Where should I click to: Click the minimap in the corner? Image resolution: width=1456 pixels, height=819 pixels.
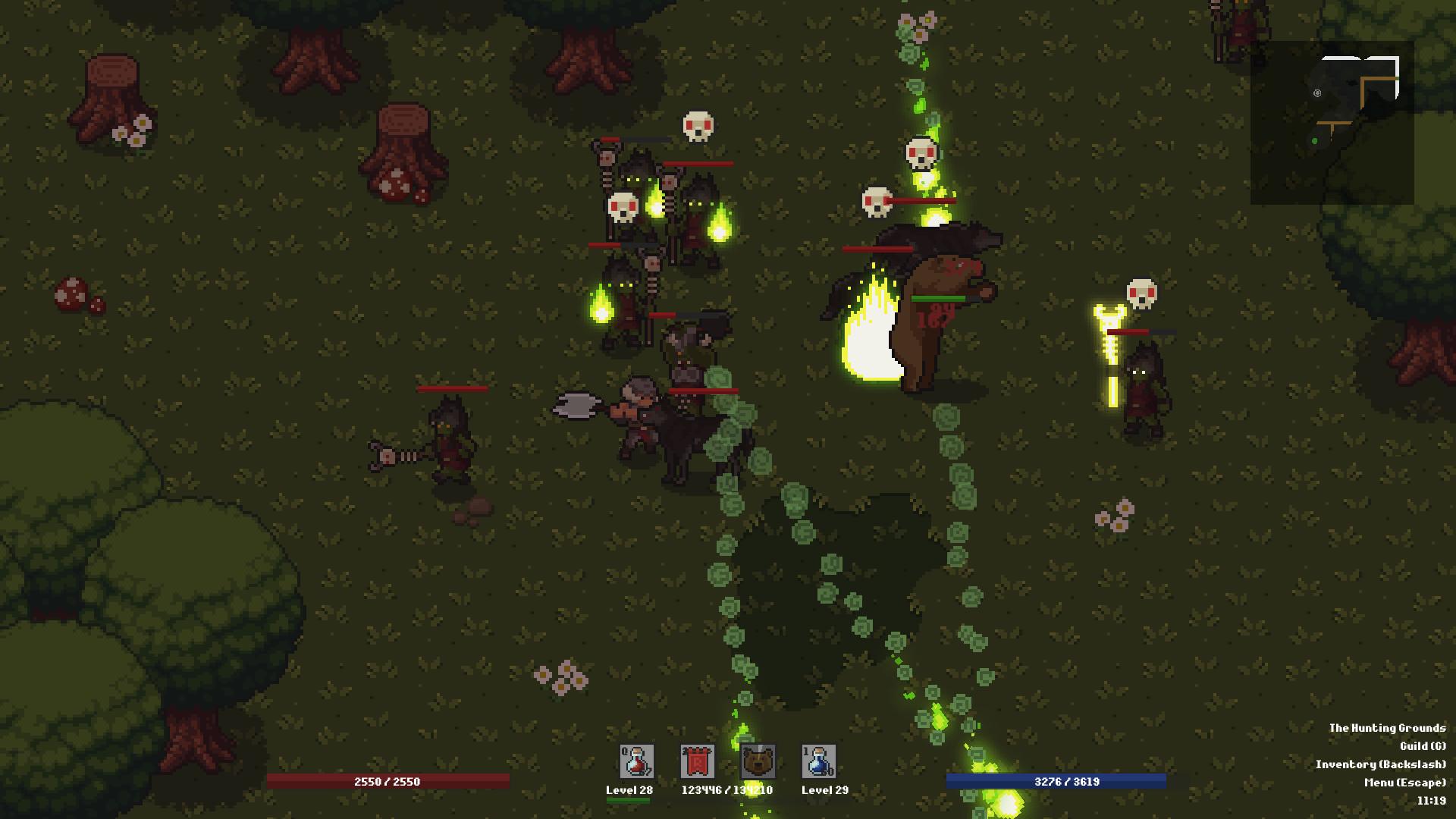1332,123
